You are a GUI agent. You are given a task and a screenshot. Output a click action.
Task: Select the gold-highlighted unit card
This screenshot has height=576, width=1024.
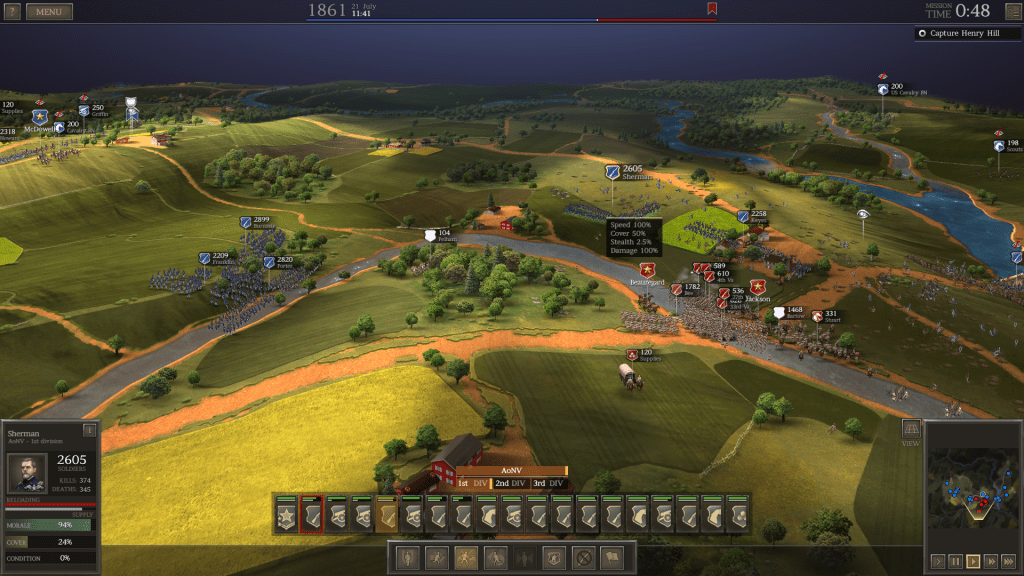[x=386, y=517]
